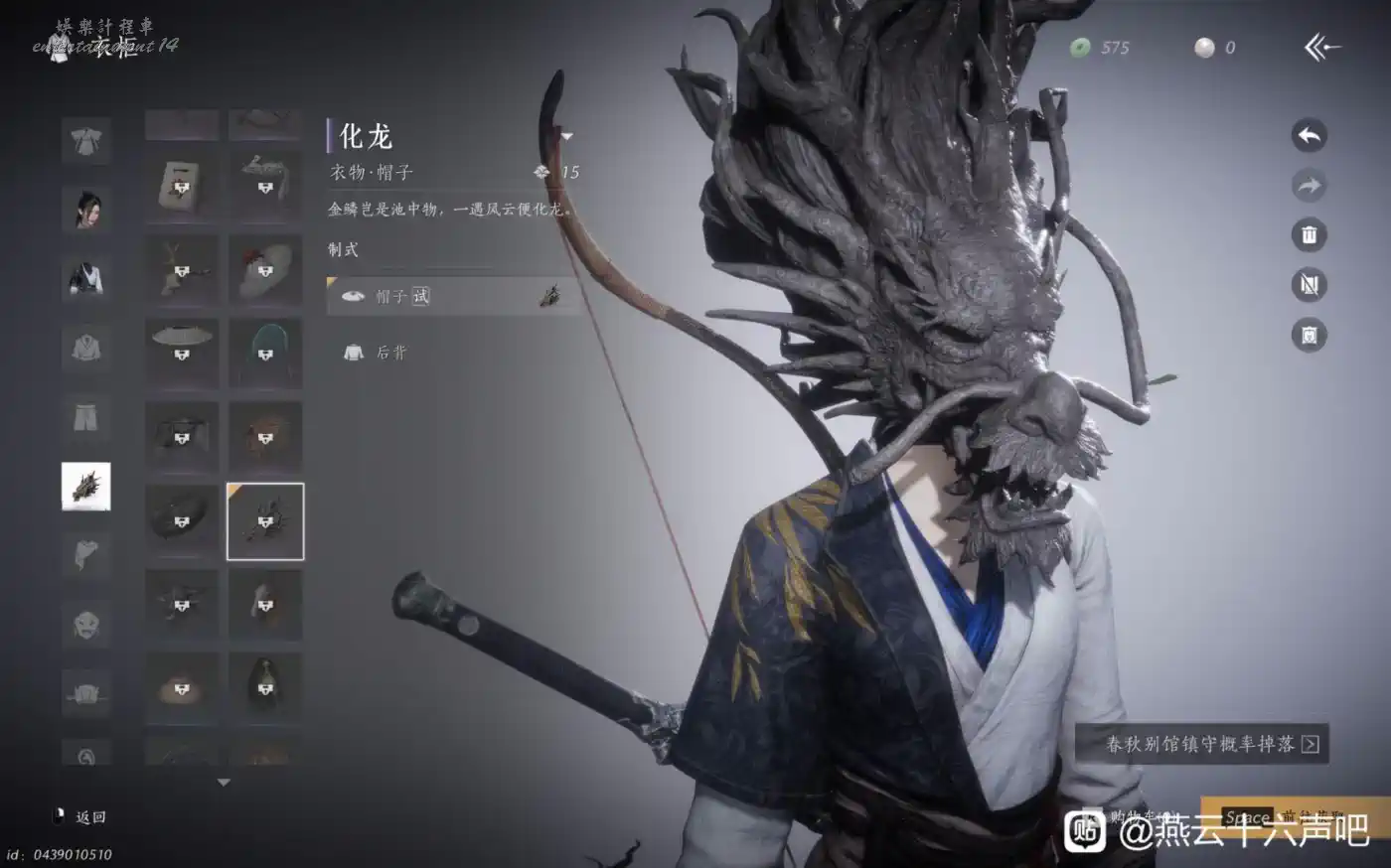Select the 帽子 (hat) style row
Screen dimensions: 1391x868
click(x=453, y=296)
